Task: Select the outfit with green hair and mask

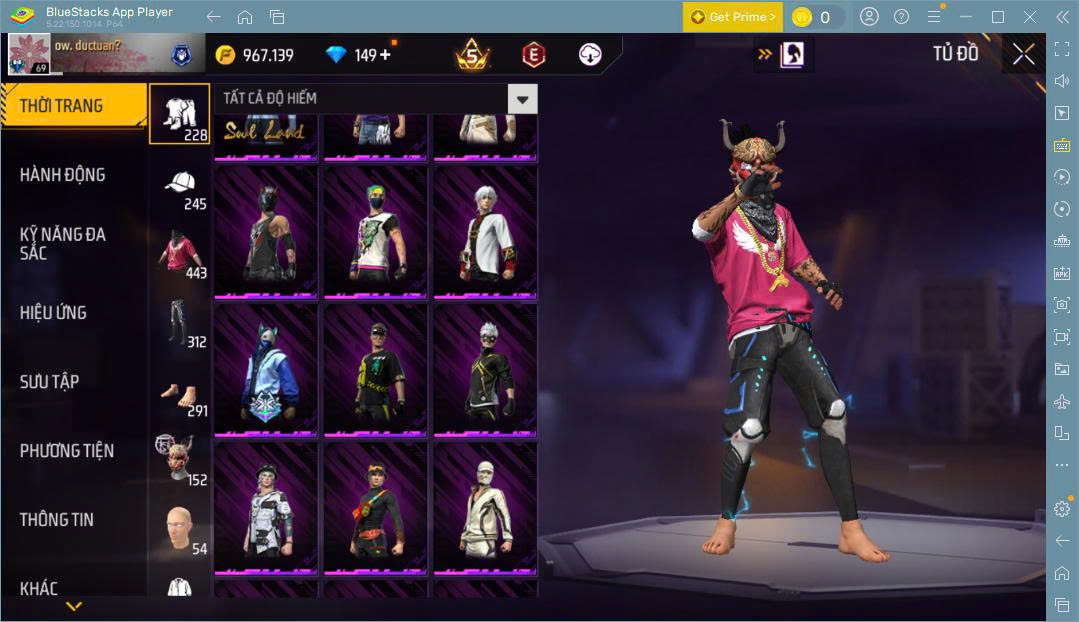Action: (x=375, y=232)
